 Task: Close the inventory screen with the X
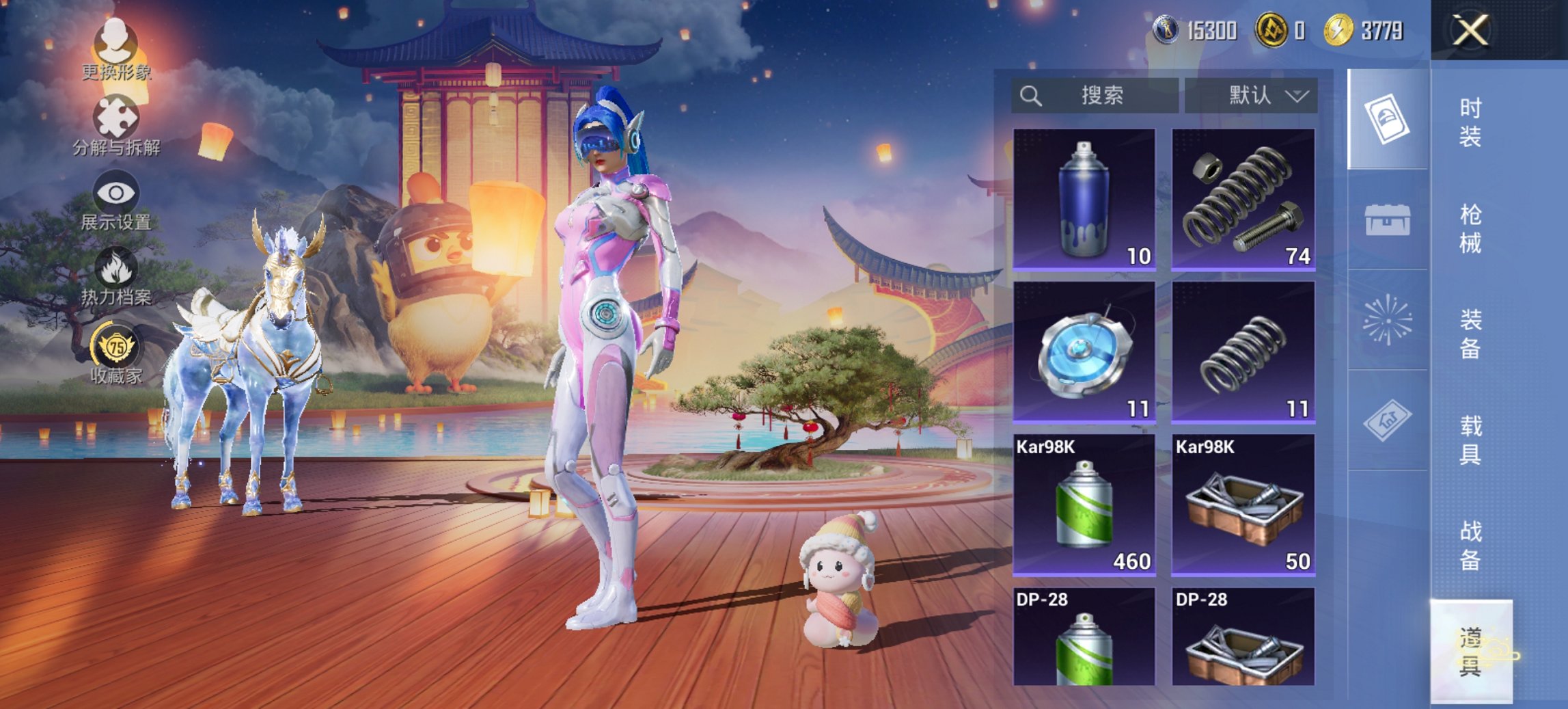click(x=1470, y=31)
